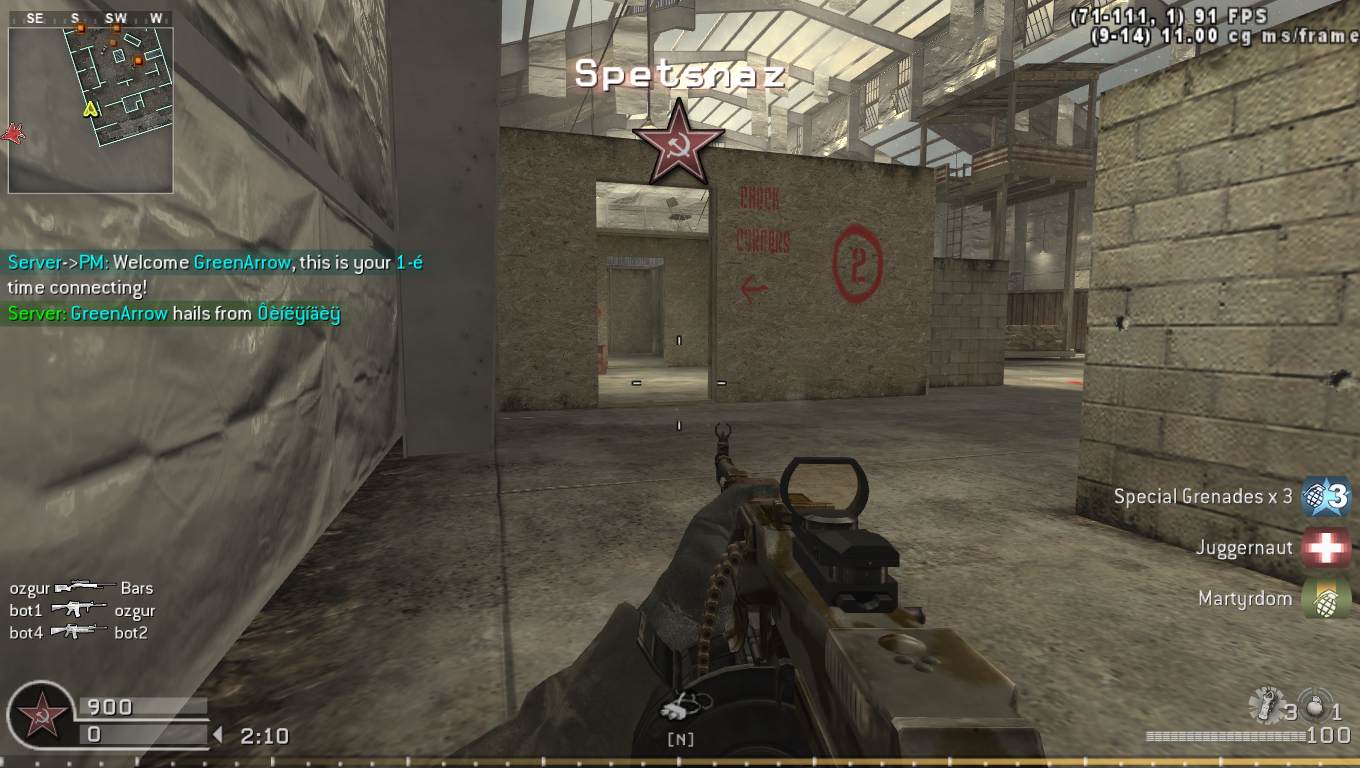This screenshot has width=1360, height=768.
Task: Click the Bars player name in the killfeed
Action: (137, 588)
